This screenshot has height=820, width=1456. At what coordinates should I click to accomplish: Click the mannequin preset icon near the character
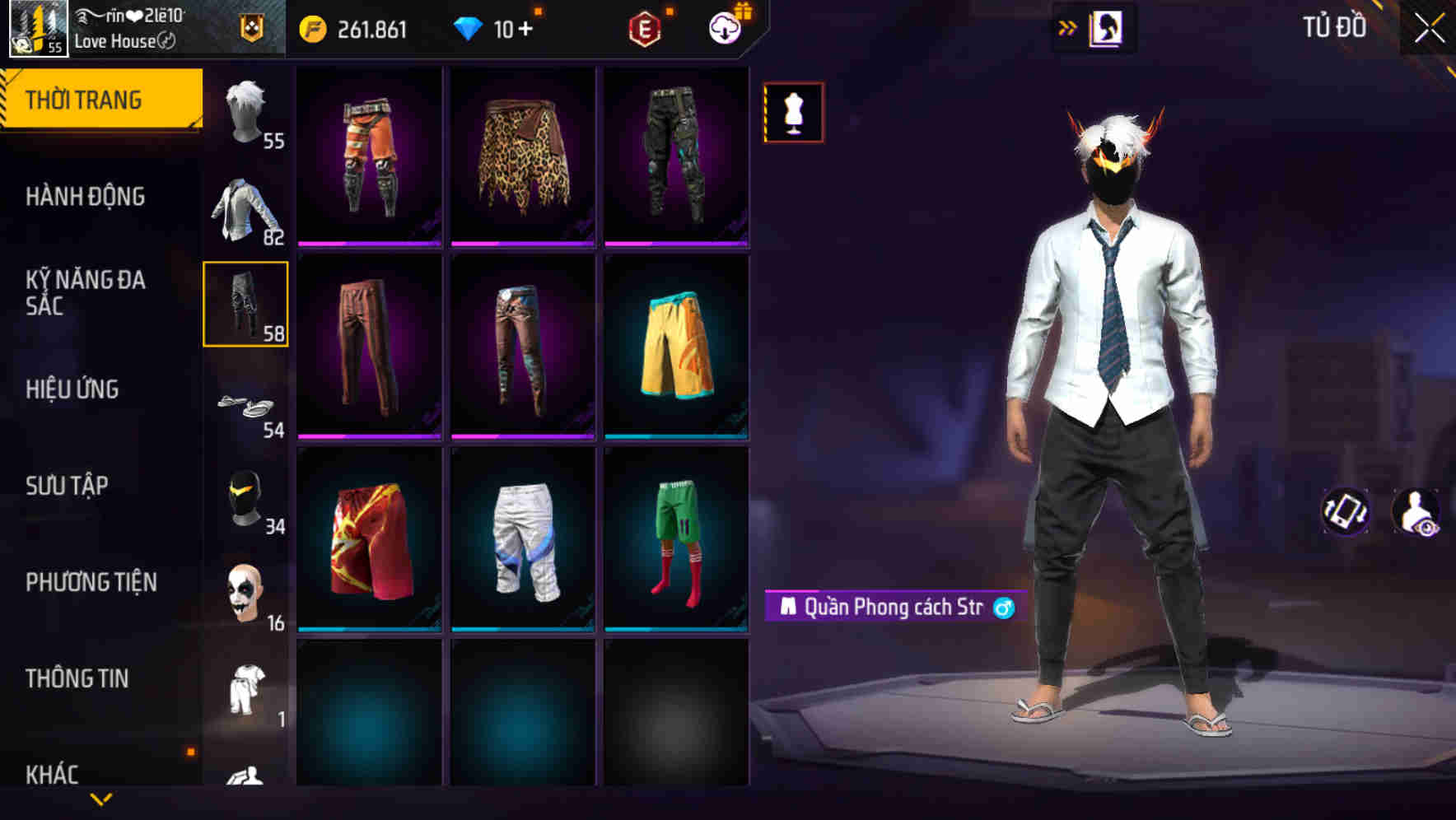[793, 112]
